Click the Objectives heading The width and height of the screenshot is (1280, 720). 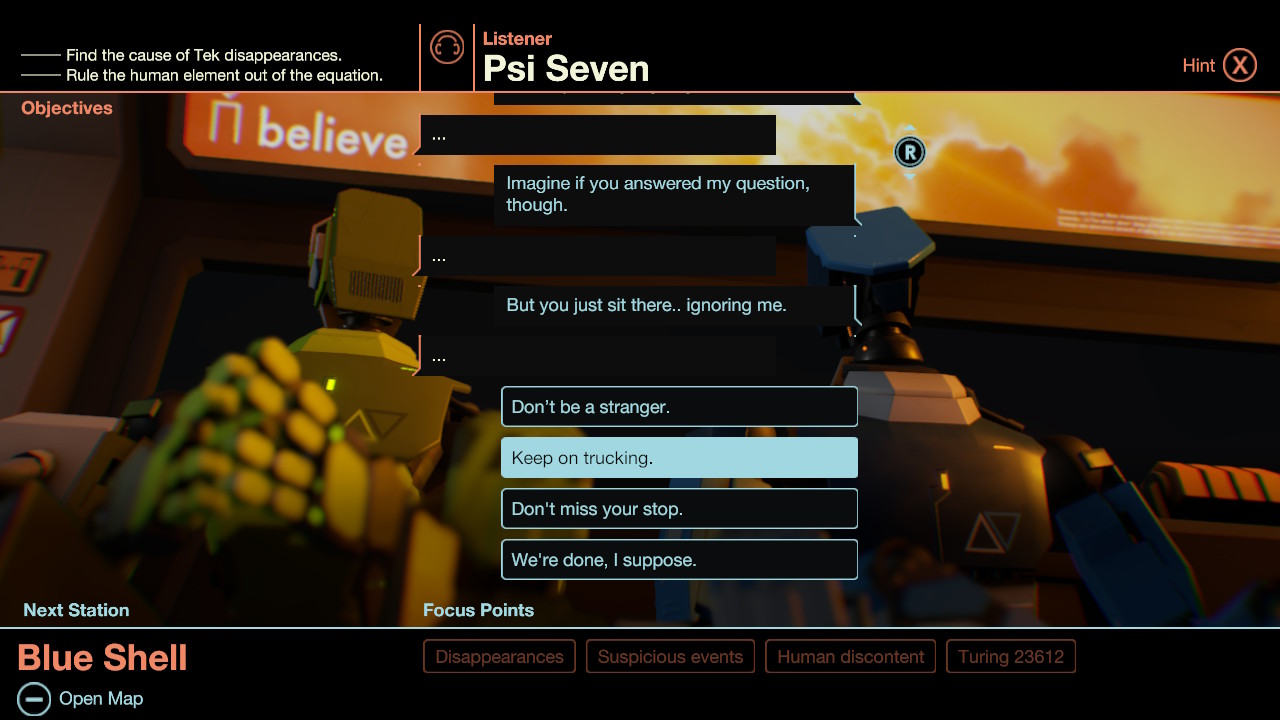[66, 107]
